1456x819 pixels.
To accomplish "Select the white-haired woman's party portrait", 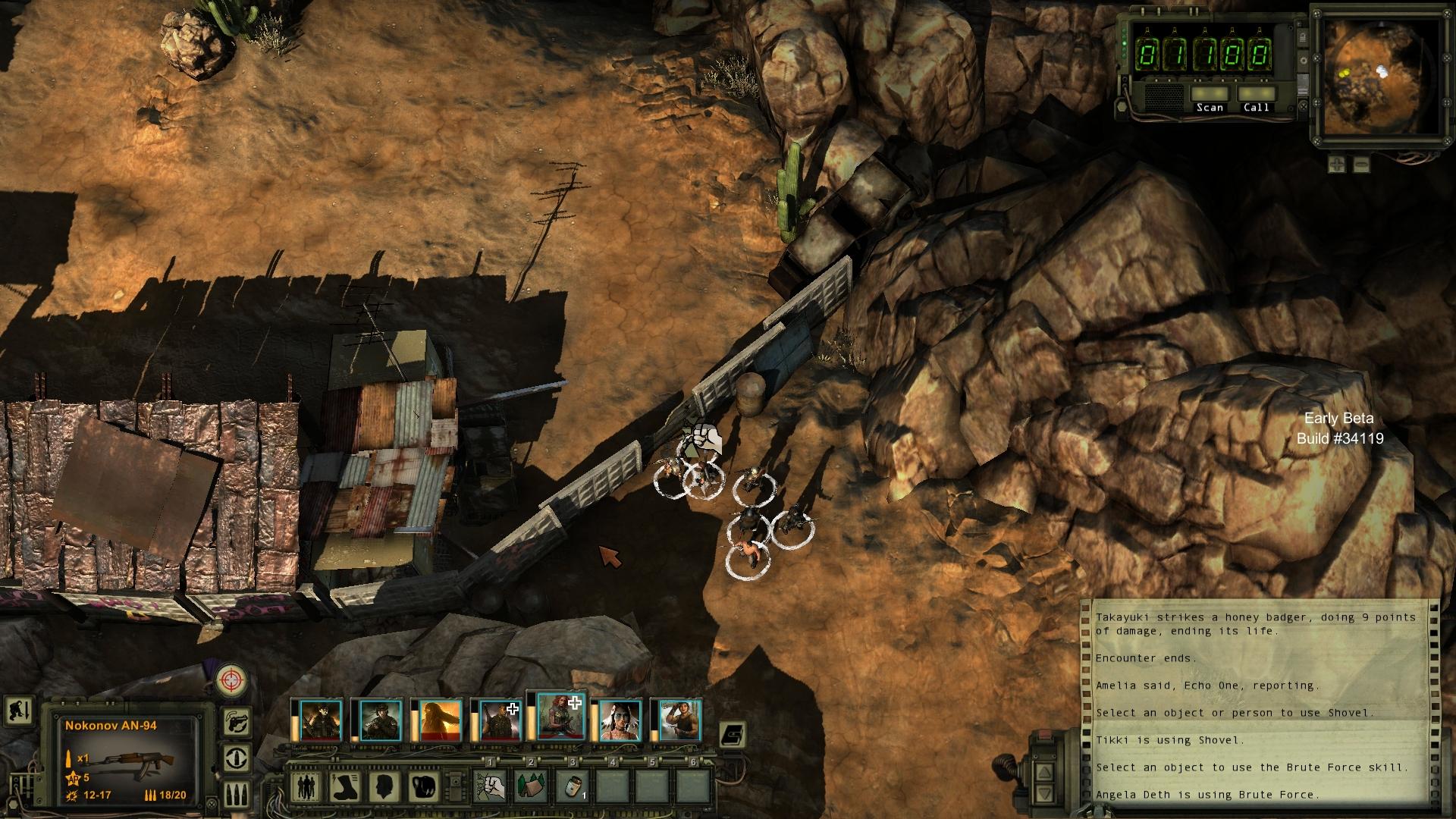I will click(x=620, y=720).
